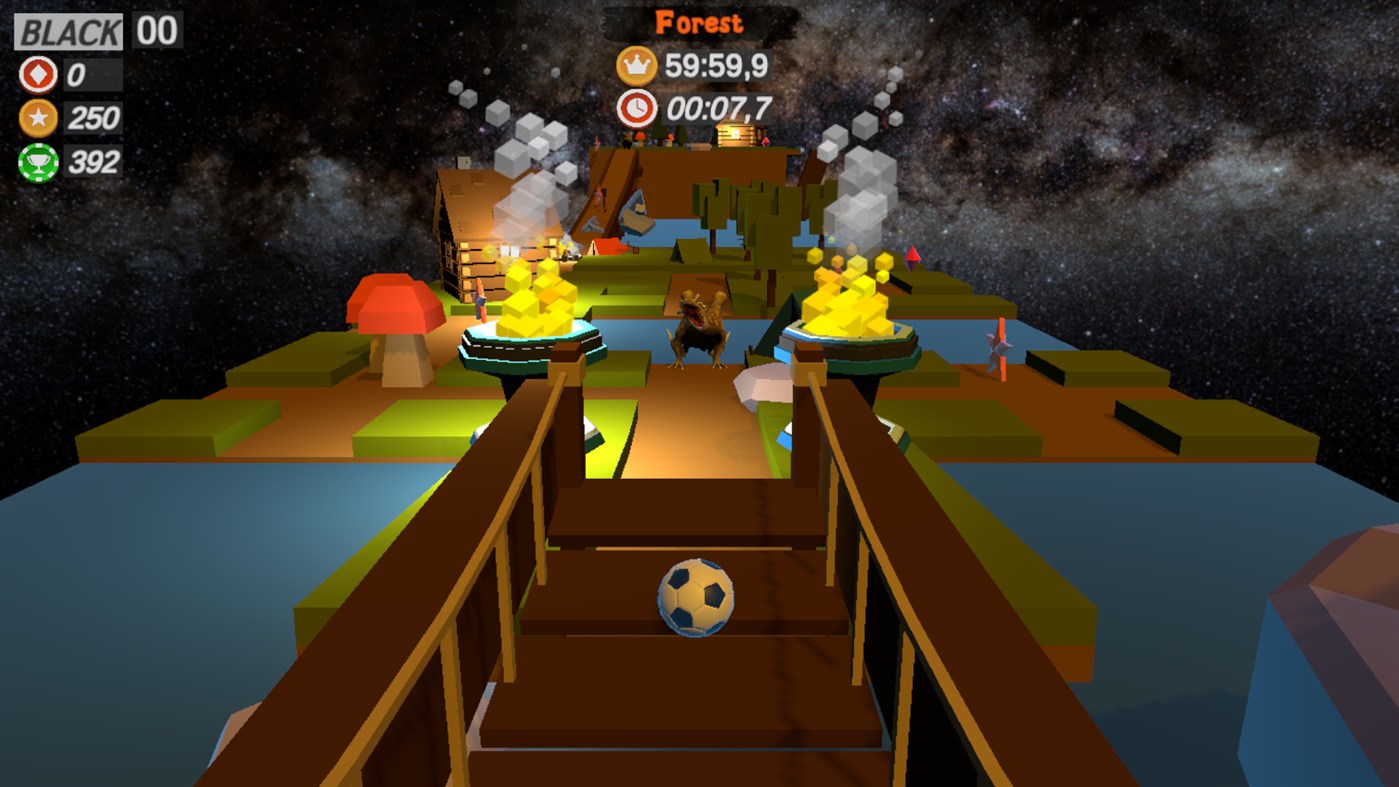The width and height of the screenshot is (1399, 787).
Task: Click the crown icon beside the countdown timer
Action: click(x=637, y=65)
